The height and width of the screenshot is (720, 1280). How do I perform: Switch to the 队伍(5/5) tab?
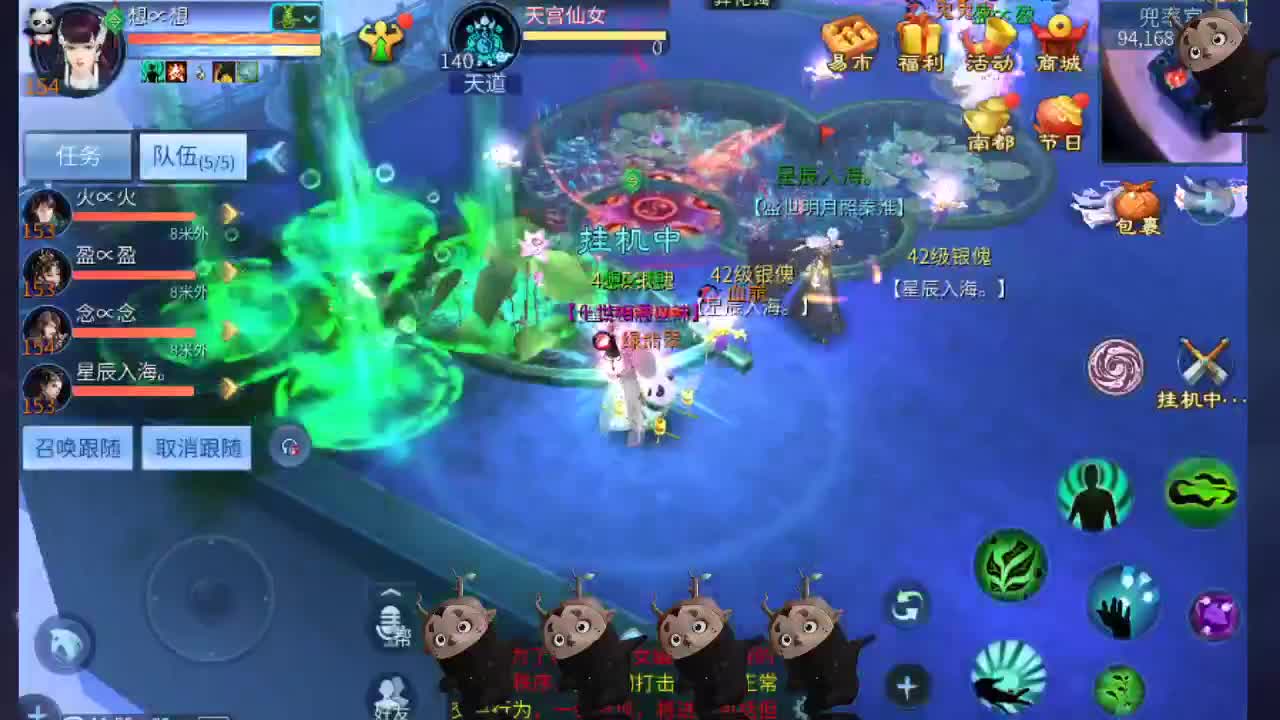coord(192,155)
